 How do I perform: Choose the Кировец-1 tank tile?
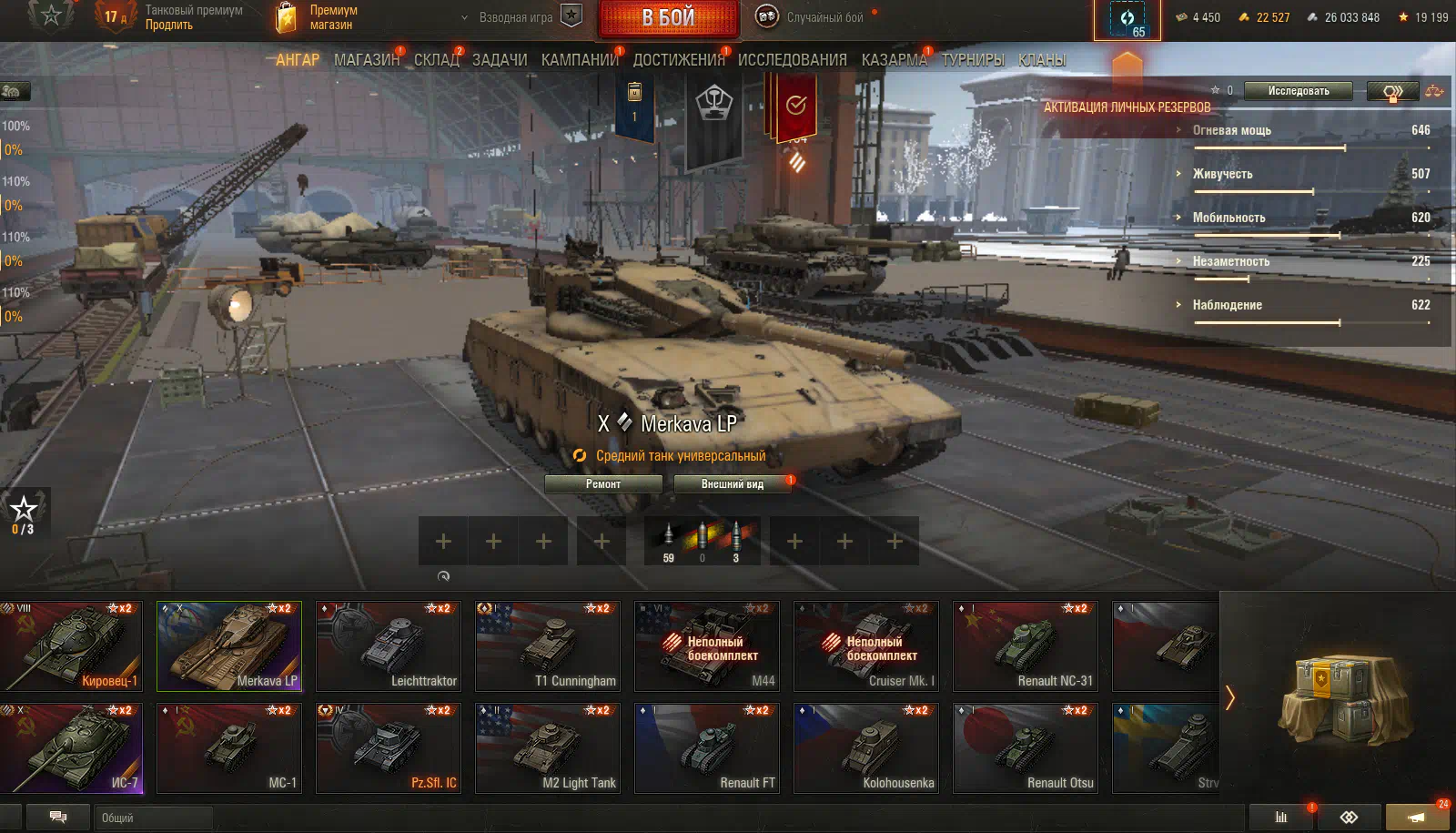72,645
